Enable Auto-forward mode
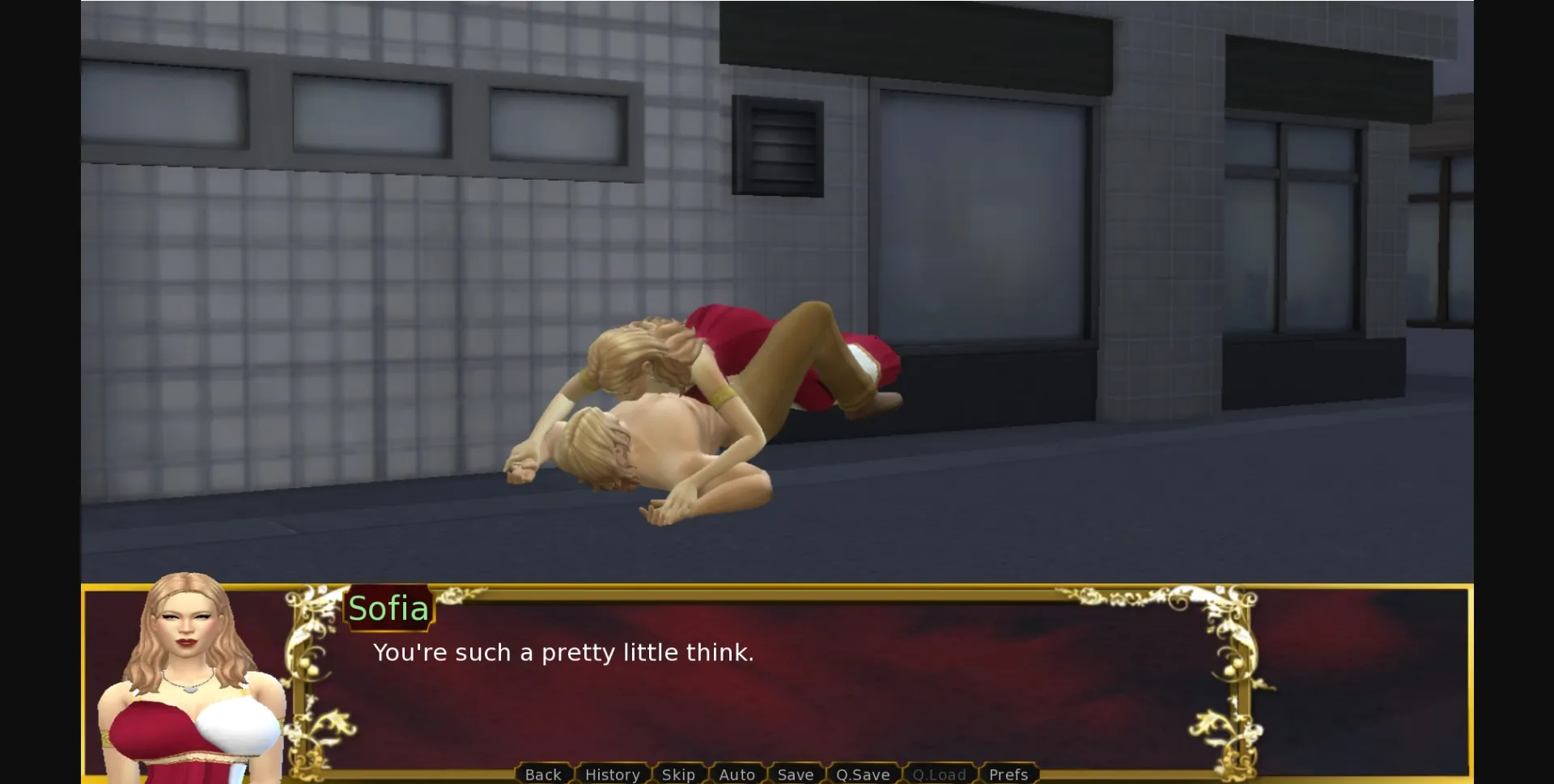The height and width of the screenshot is (784, 1554). click(x=737, y=774)
